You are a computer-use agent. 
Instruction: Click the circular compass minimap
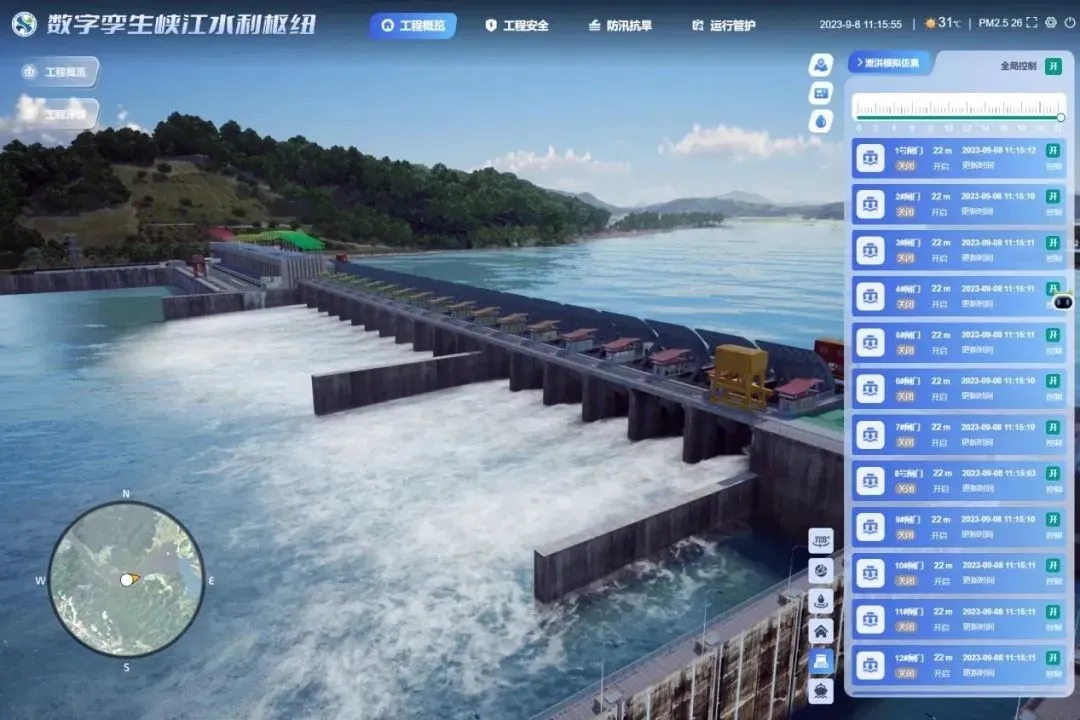click(x=126, y=579)
